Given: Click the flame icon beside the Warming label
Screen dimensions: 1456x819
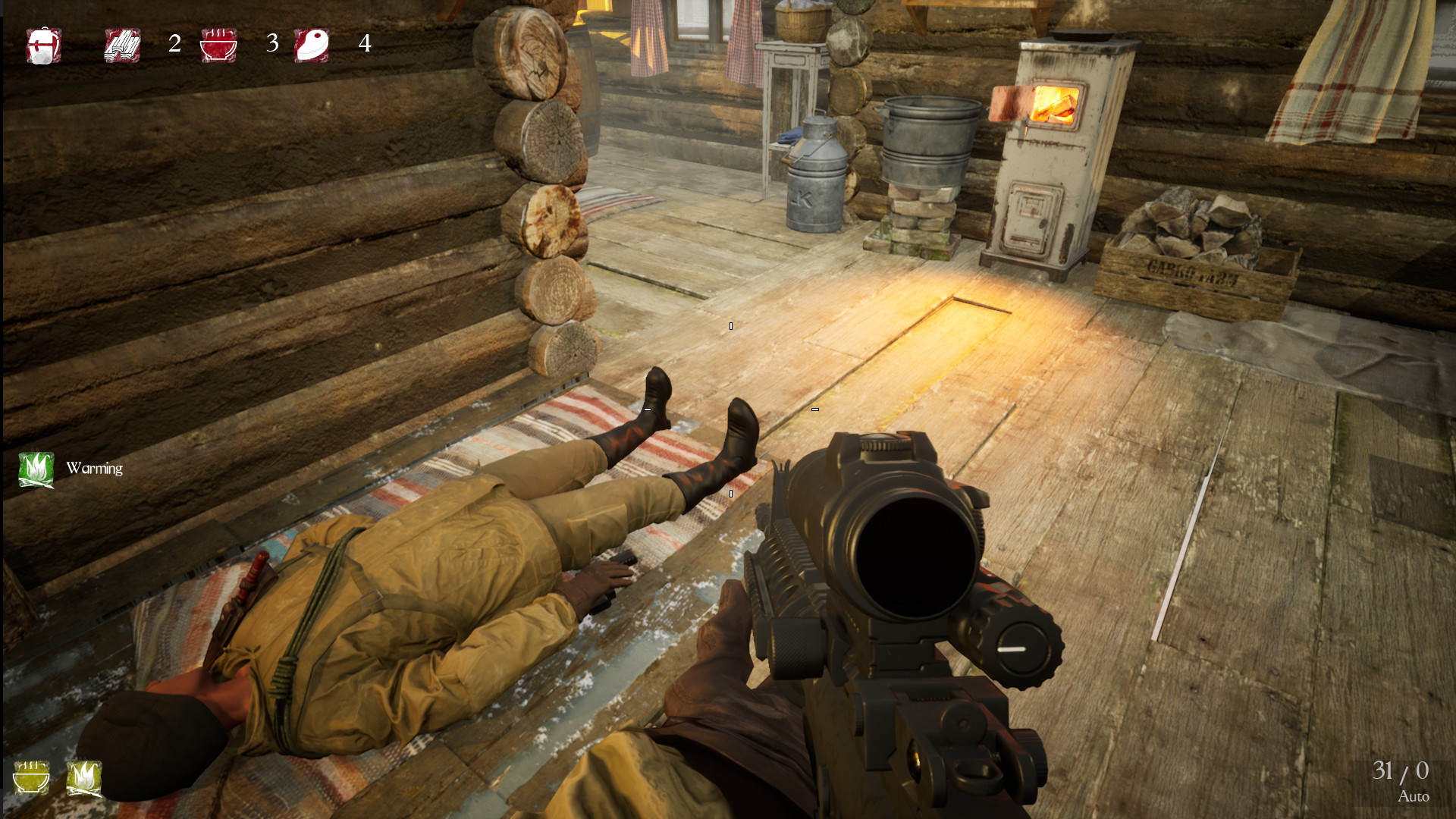Looking at the screenshot, I should 36,469.
